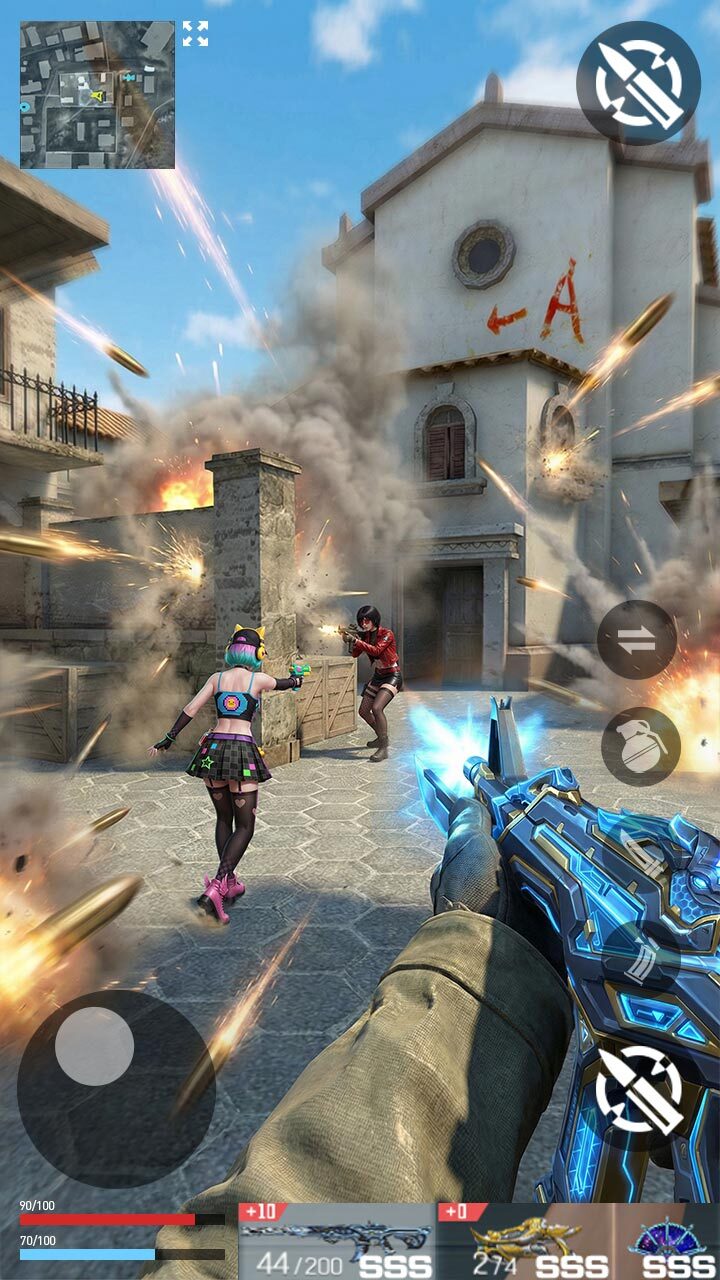The image size is (720, 1280).
Task: Tap the swap weapon arrows button
Action: click(637, 640)
